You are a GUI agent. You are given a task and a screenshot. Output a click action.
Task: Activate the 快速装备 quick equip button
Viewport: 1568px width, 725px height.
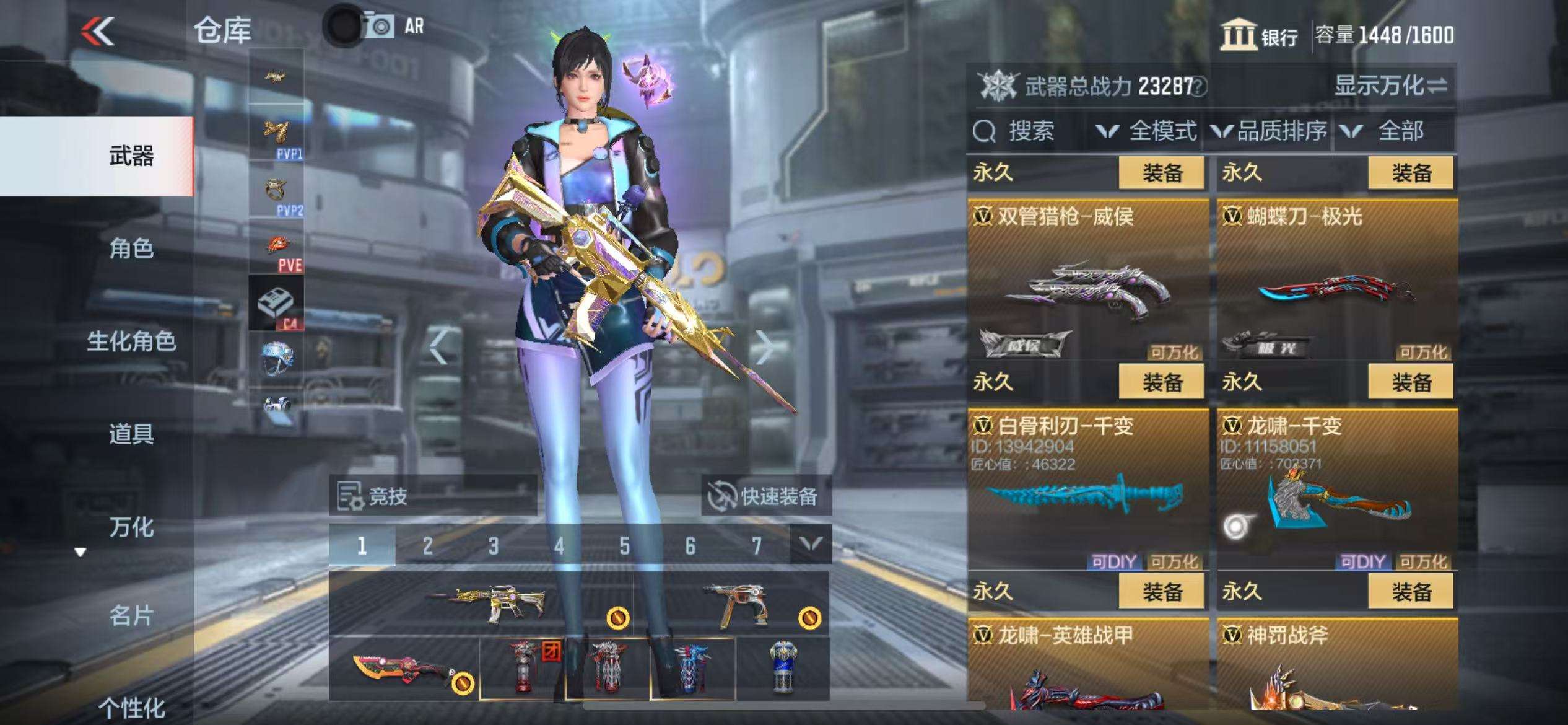pos(766,496)
